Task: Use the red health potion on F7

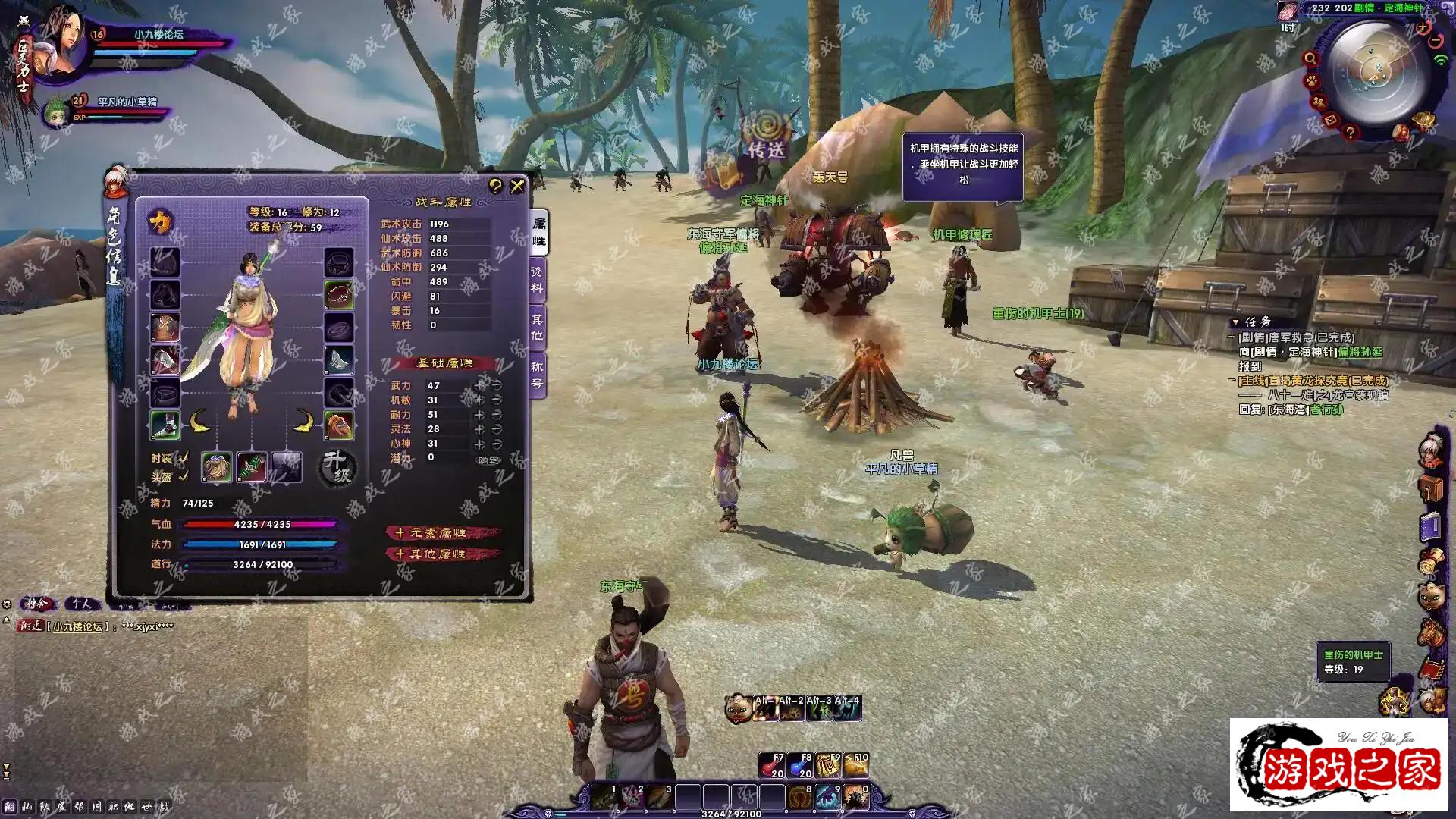Action: (772, 766)
